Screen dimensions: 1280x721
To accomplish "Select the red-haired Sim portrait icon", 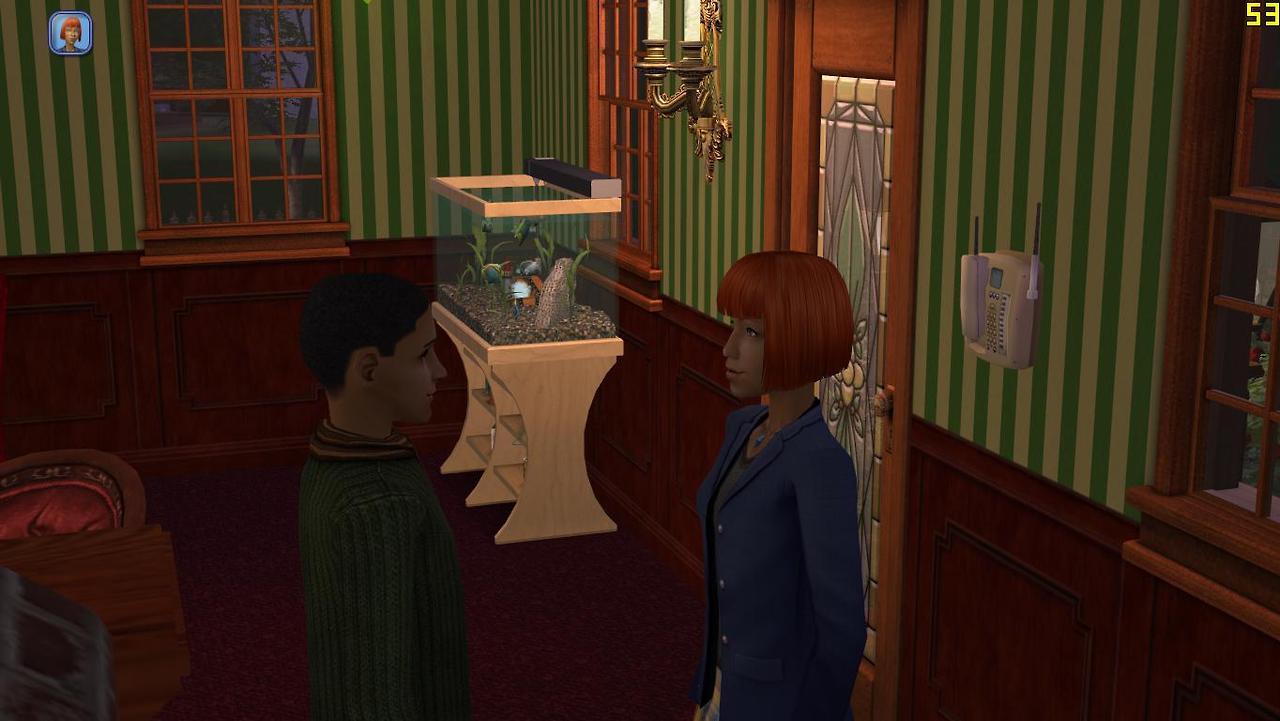I will click(70, 33).
